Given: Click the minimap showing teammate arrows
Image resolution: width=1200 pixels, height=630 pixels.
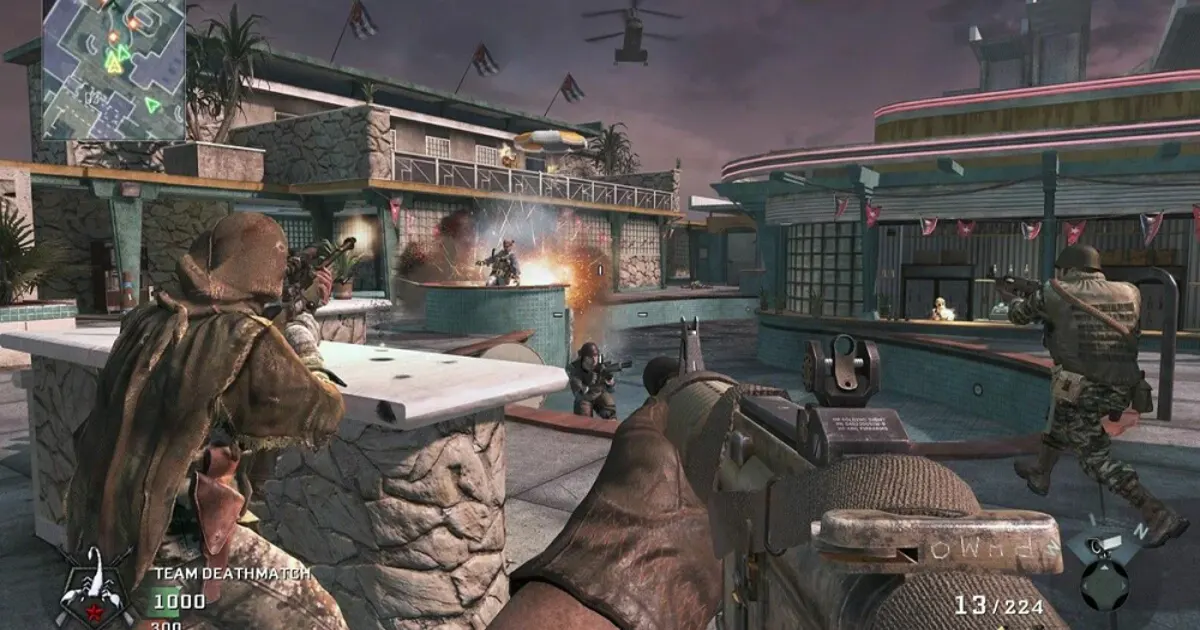Looking at the screenshot, I should pyautogui.click(x=113, y=68).
